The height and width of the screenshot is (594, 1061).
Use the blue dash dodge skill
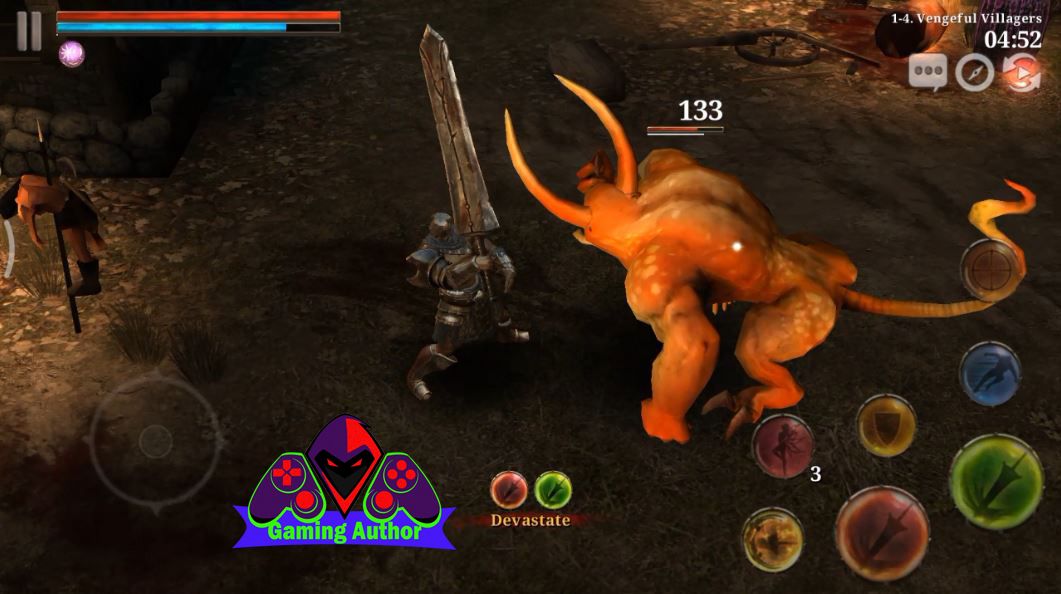point(989,373)
